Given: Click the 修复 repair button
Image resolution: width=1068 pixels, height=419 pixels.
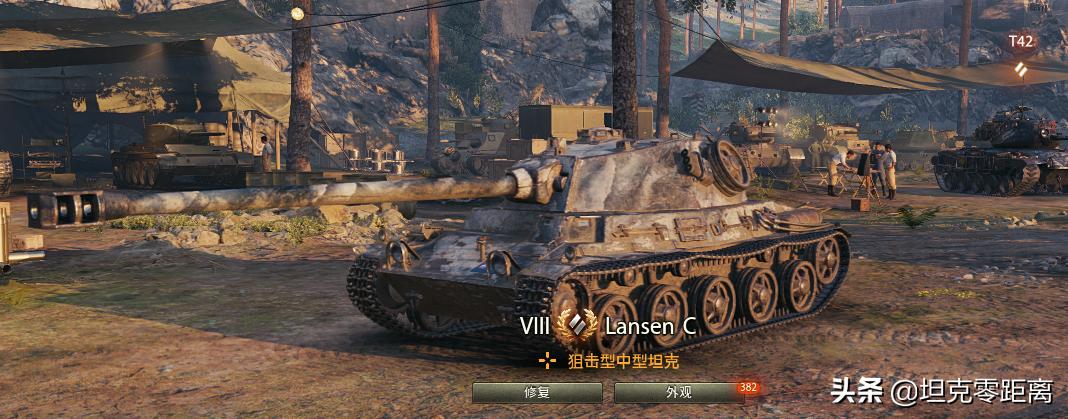Looking at the screenshot, I should (537, 392).
